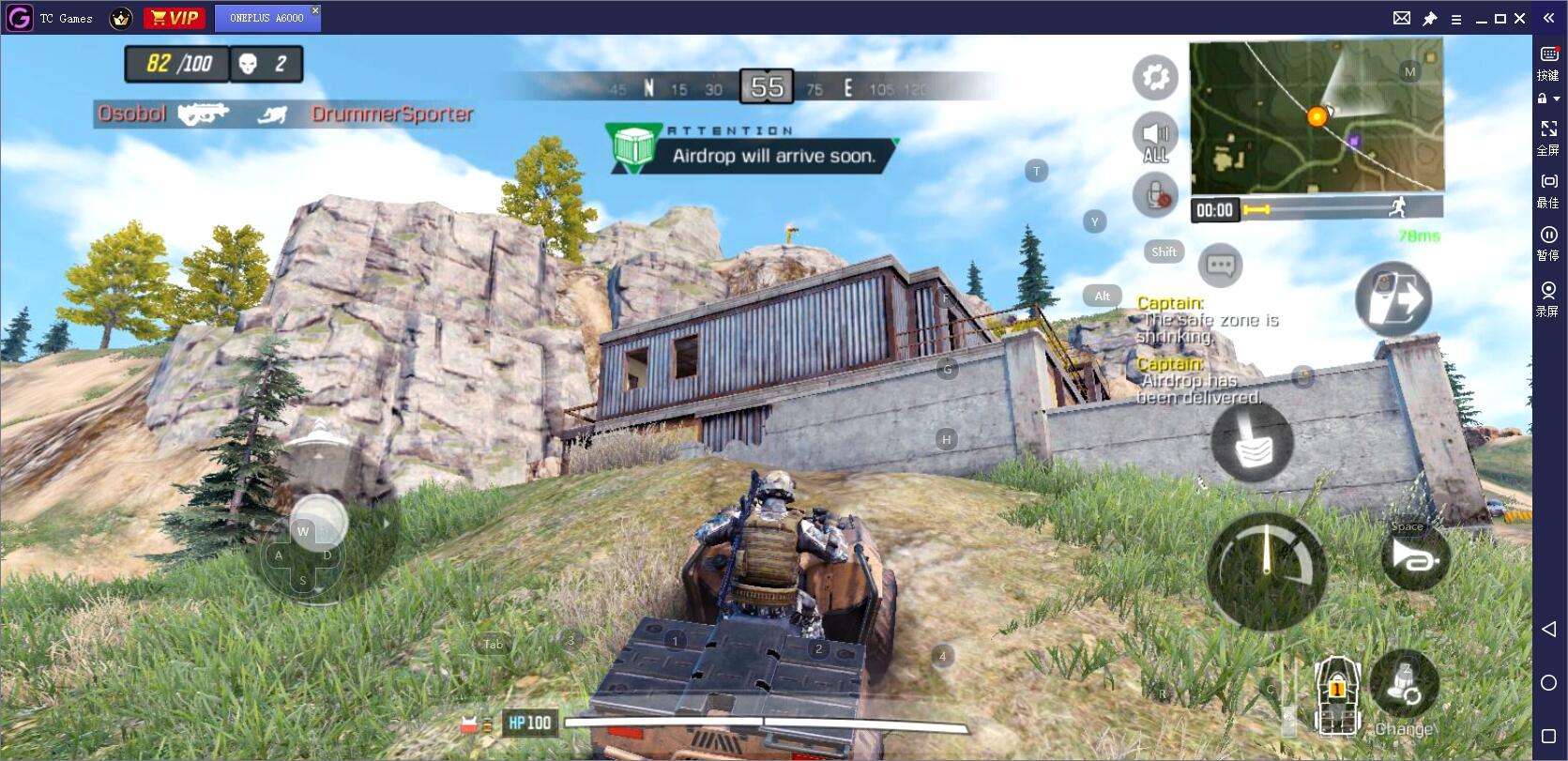The image size is (1568, 761).
Task: Toggle the muted microphone icon
Action: pyautogui.click(x=1155, y=195)
